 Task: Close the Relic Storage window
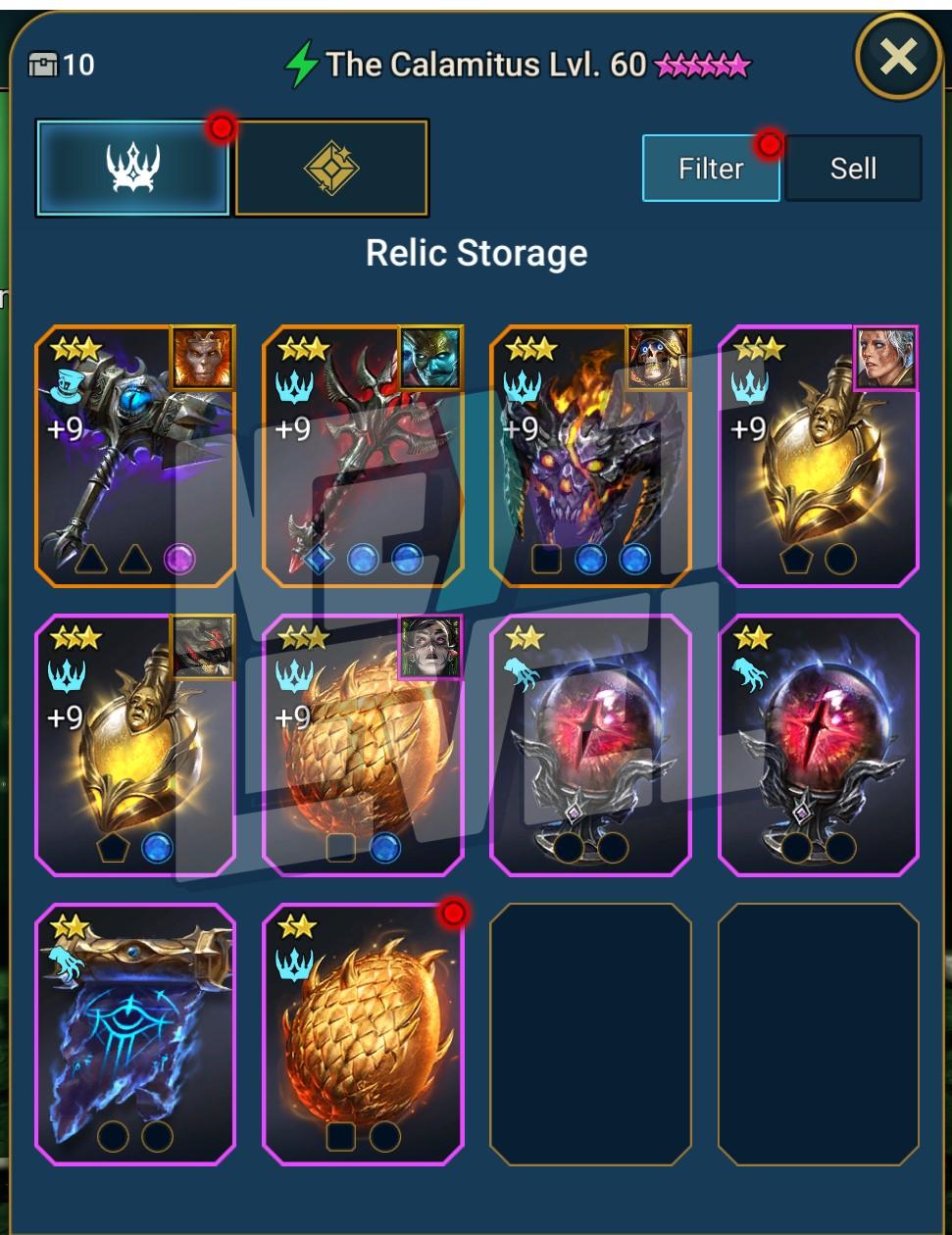pos(898,57)
